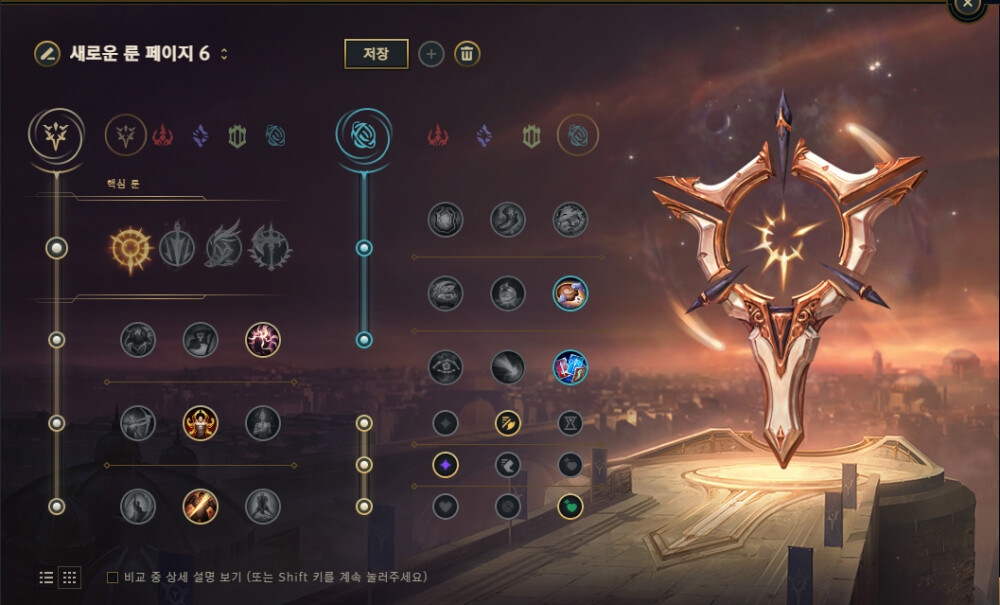Pick the Lethal Tempo keystone rune
Viewport: 1000px width, 605px height.
[177, 246]
